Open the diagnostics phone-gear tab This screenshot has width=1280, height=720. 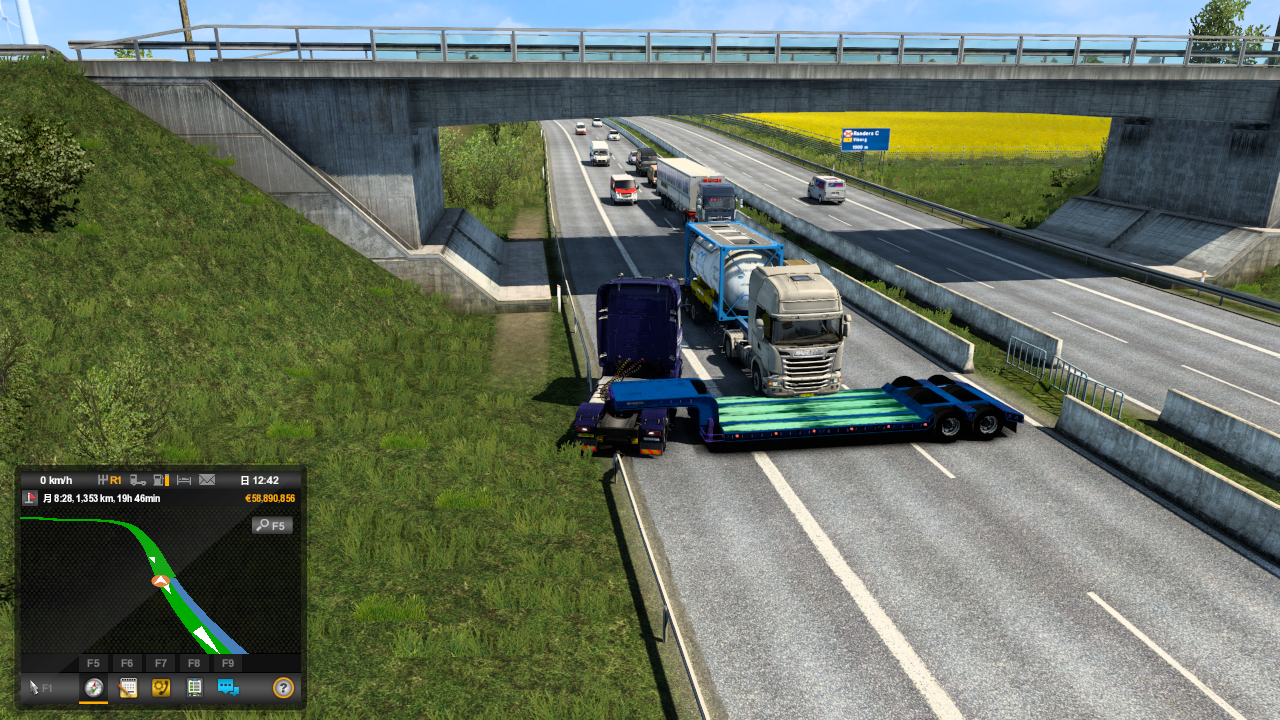160,687
